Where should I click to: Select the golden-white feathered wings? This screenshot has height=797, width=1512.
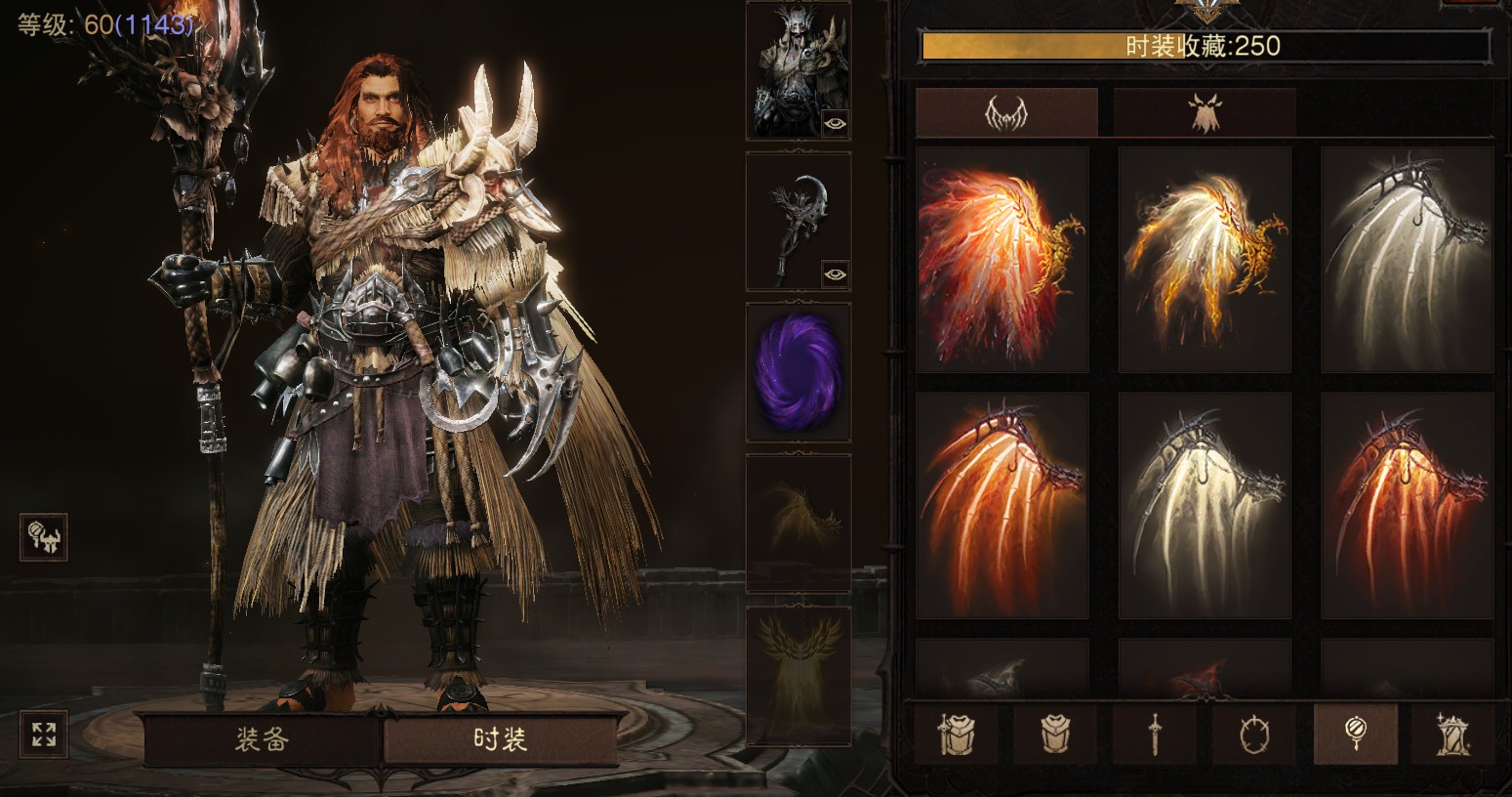click(1205, 260)
